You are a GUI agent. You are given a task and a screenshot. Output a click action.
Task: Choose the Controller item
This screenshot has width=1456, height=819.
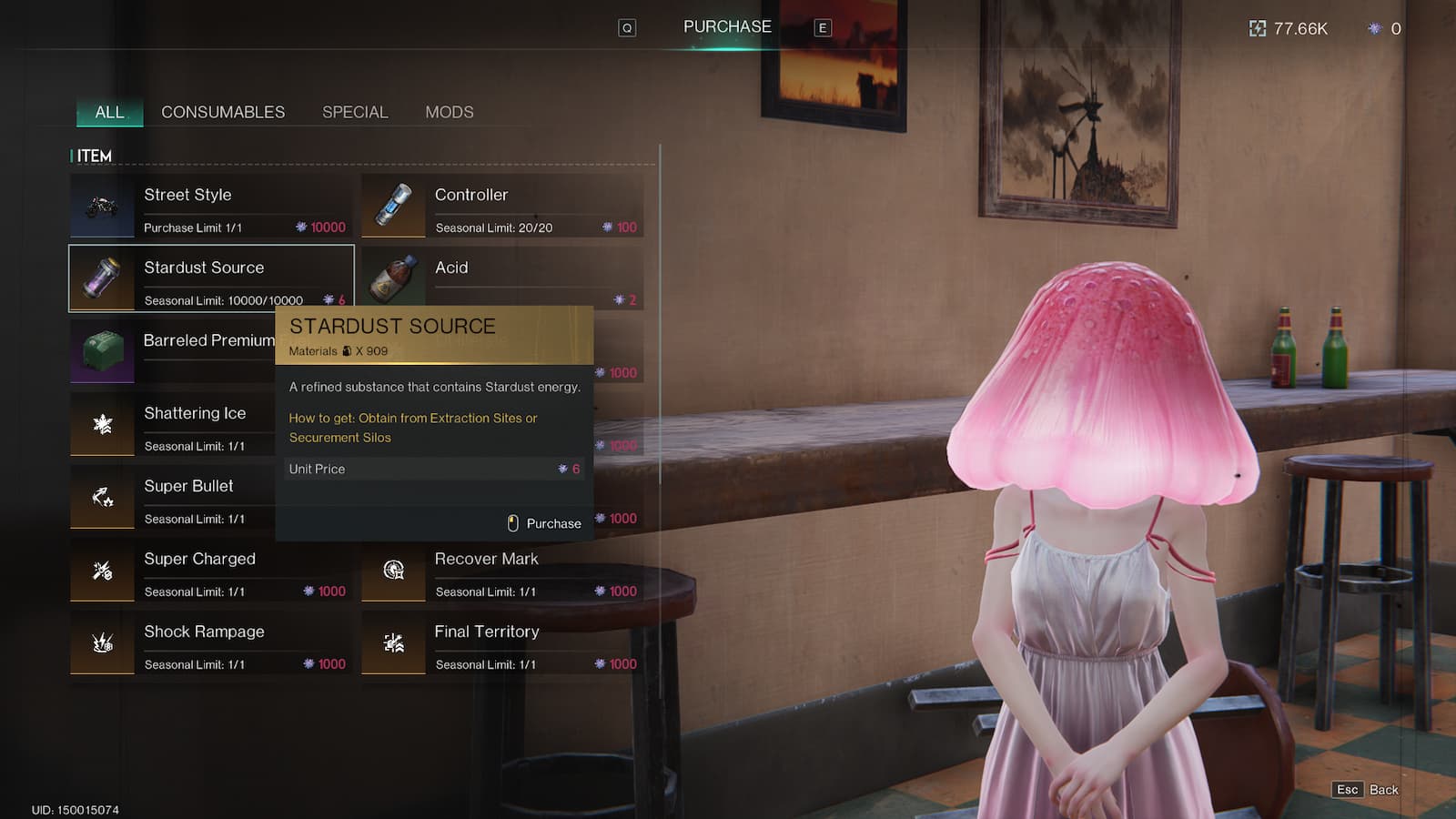pyautogui.click(x=502, y=206)
